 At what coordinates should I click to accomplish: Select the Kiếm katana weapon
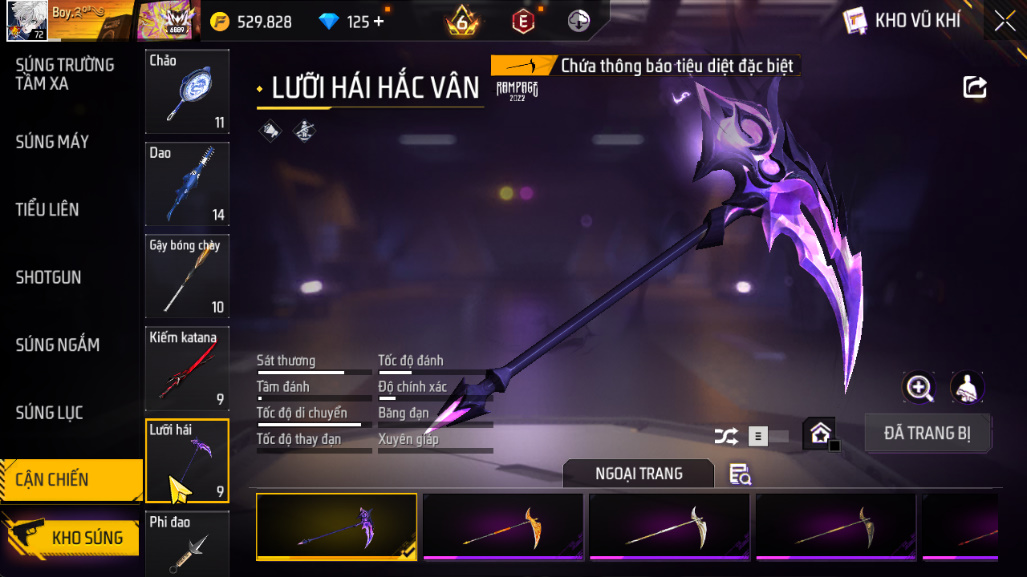click(187, 368)
